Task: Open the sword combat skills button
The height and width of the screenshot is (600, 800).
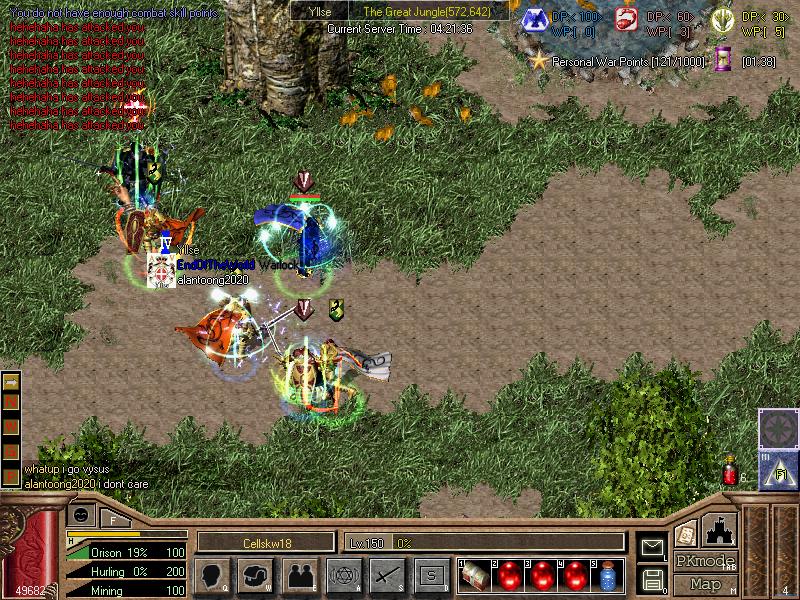Action: pyautogui.click(x=387, y=575)
